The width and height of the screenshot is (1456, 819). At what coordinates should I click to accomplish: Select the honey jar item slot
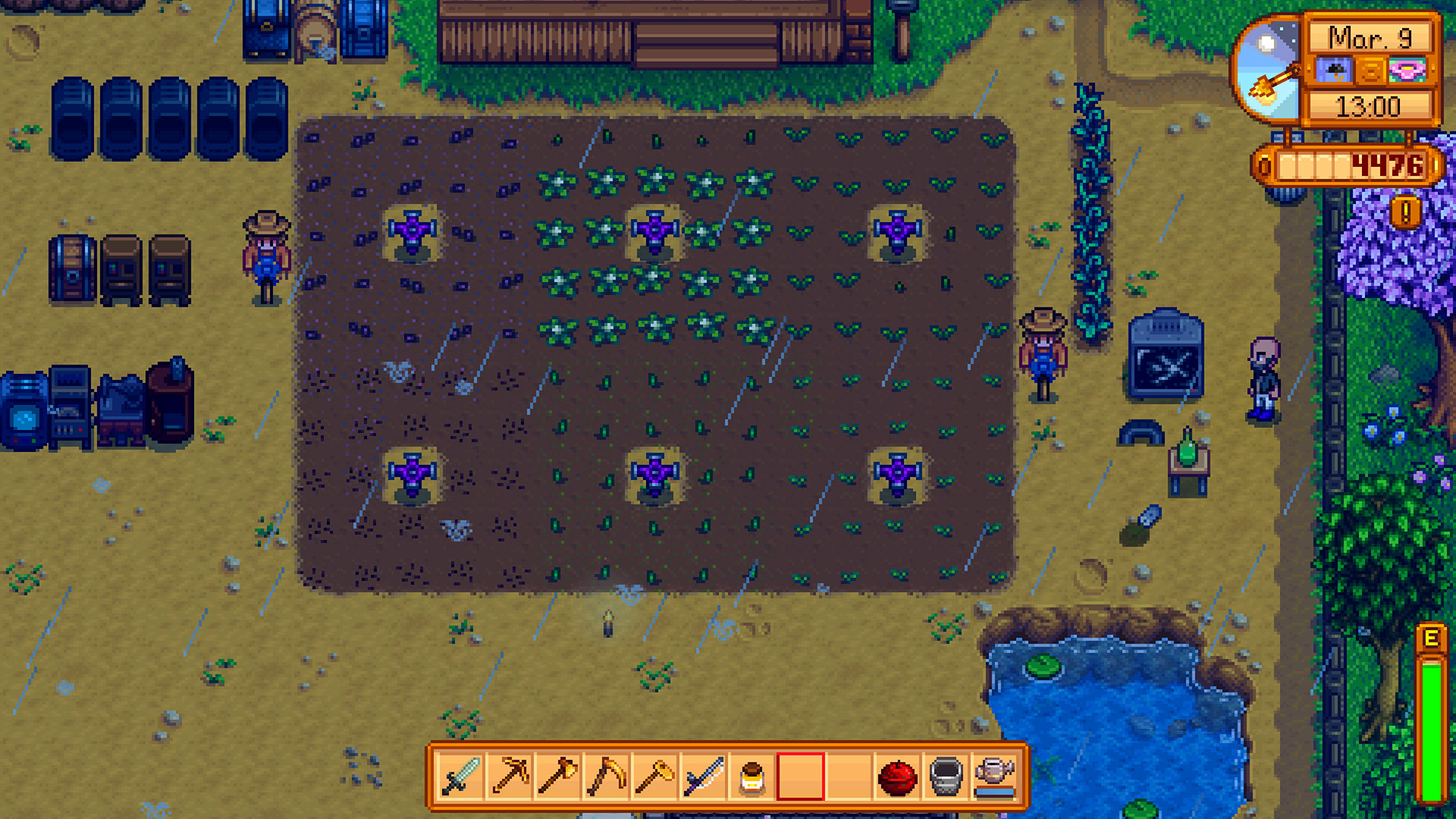752,777
